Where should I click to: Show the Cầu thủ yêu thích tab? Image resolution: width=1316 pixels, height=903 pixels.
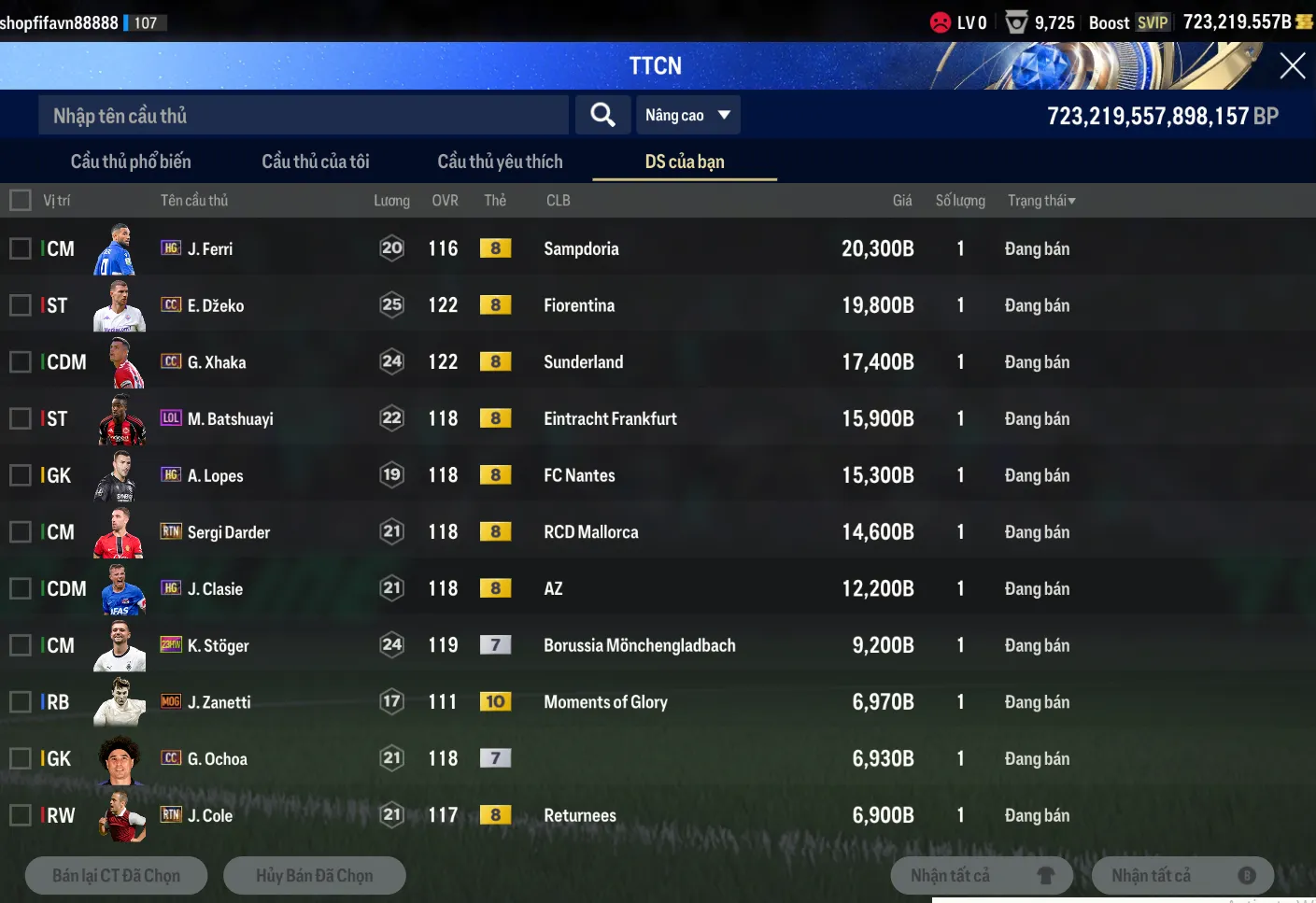coord(500,162)
